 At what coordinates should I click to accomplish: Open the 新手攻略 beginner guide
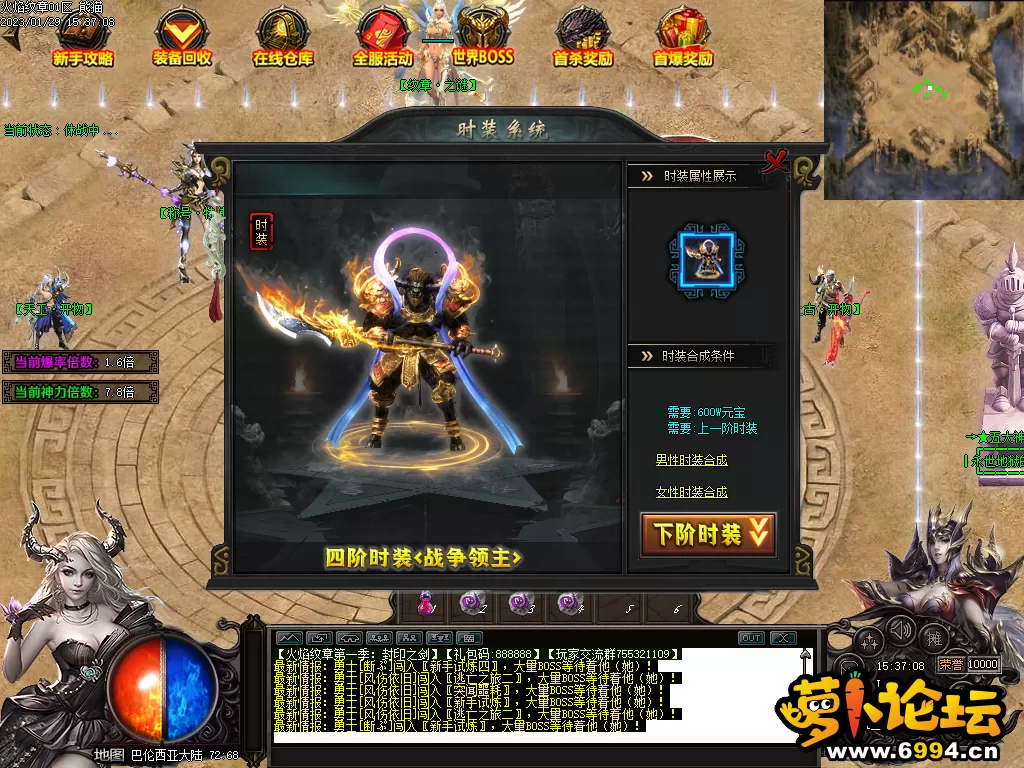click(x=83, y=38)
